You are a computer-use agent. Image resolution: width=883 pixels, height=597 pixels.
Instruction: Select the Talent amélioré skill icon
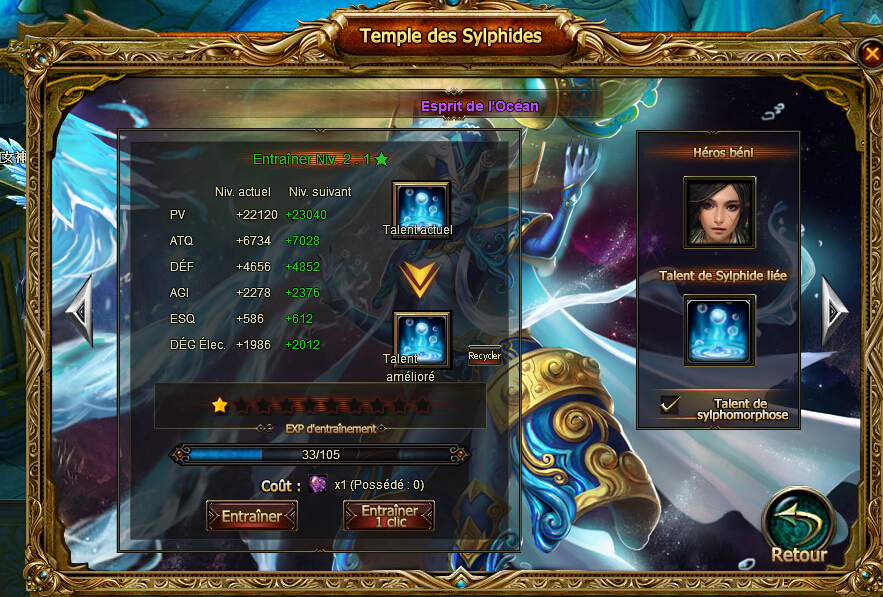point(421,336)
